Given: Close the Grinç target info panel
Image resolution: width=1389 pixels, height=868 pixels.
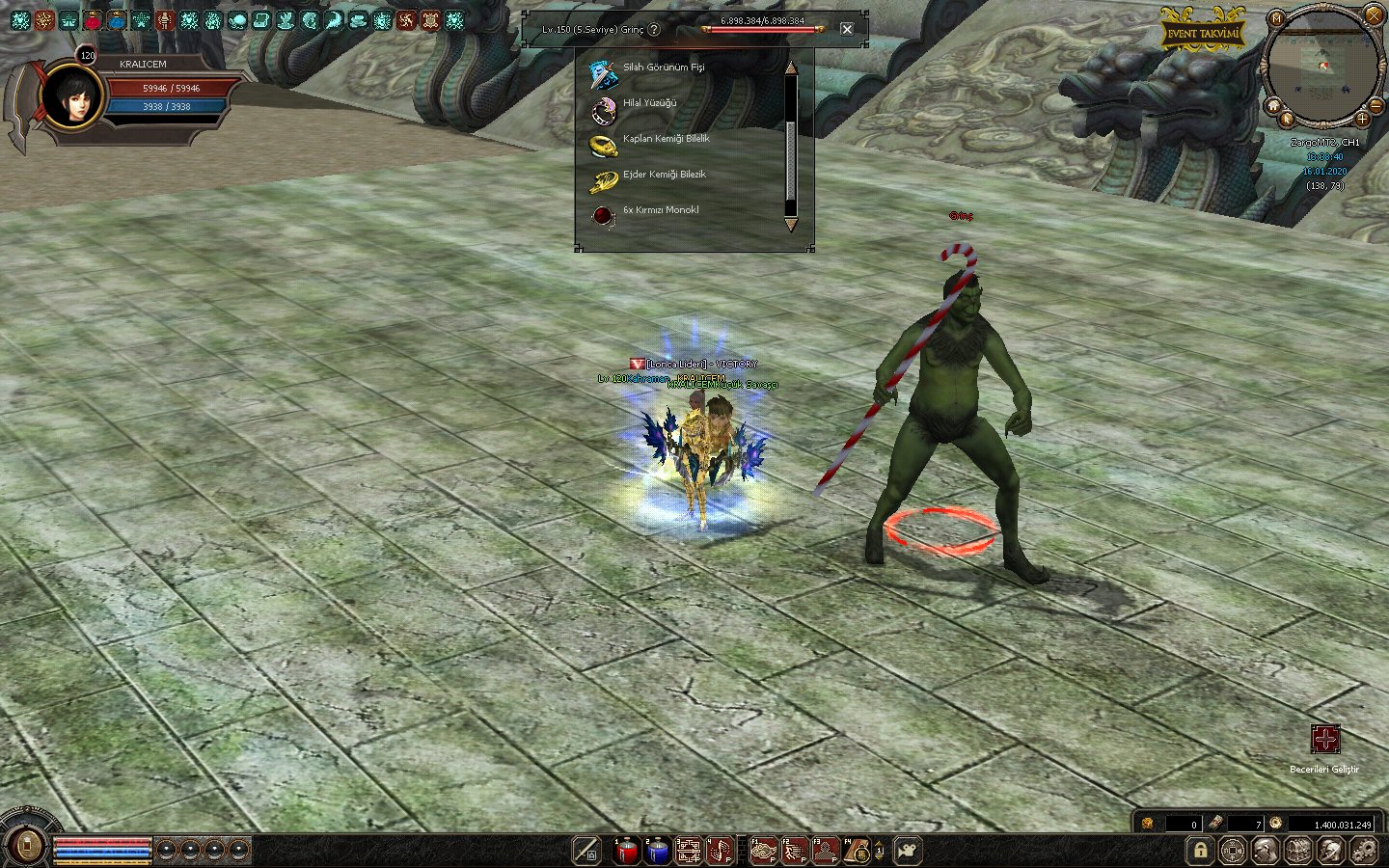Looking at the screenshot, I should tap(847, 29).
